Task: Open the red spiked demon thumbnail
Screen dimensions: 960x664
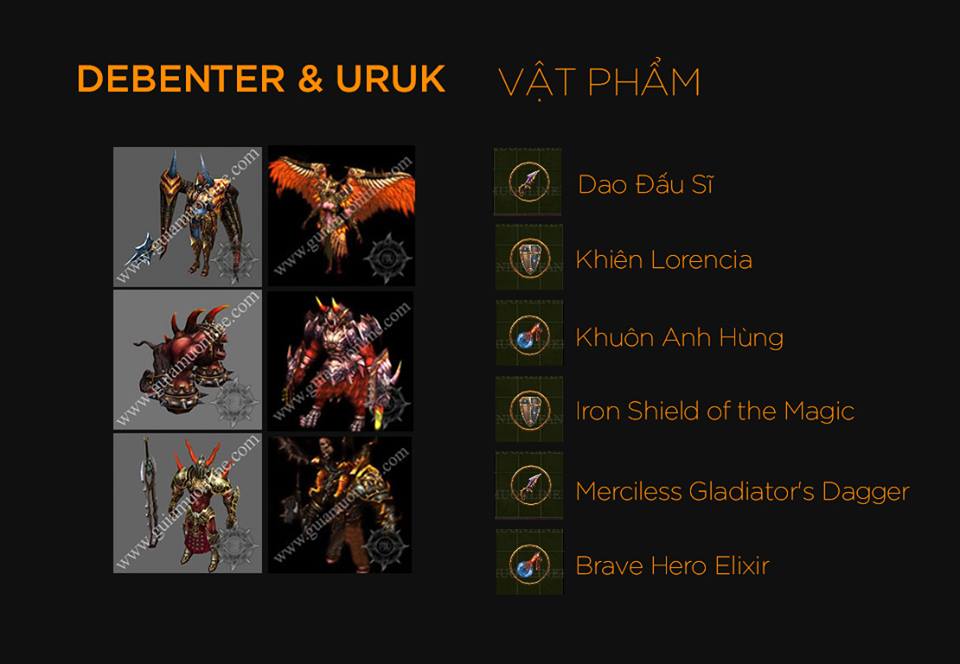Action: pyautogui.click(x=340, y=360)
